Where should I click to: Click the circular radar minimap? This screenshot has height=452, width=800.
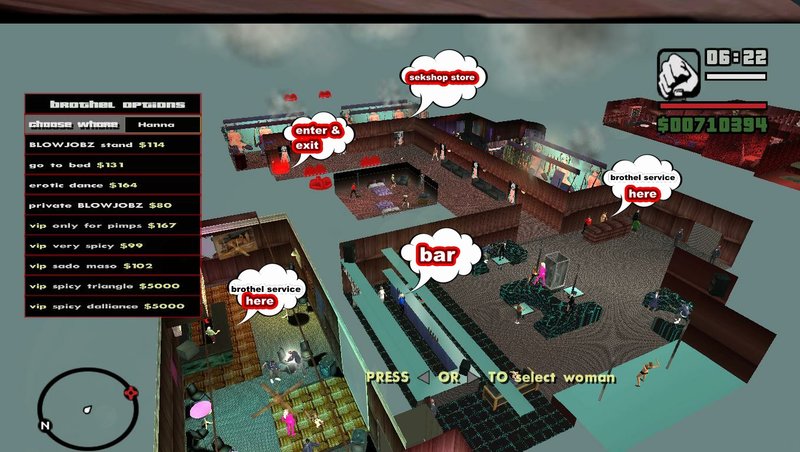[x=87, y=408]
